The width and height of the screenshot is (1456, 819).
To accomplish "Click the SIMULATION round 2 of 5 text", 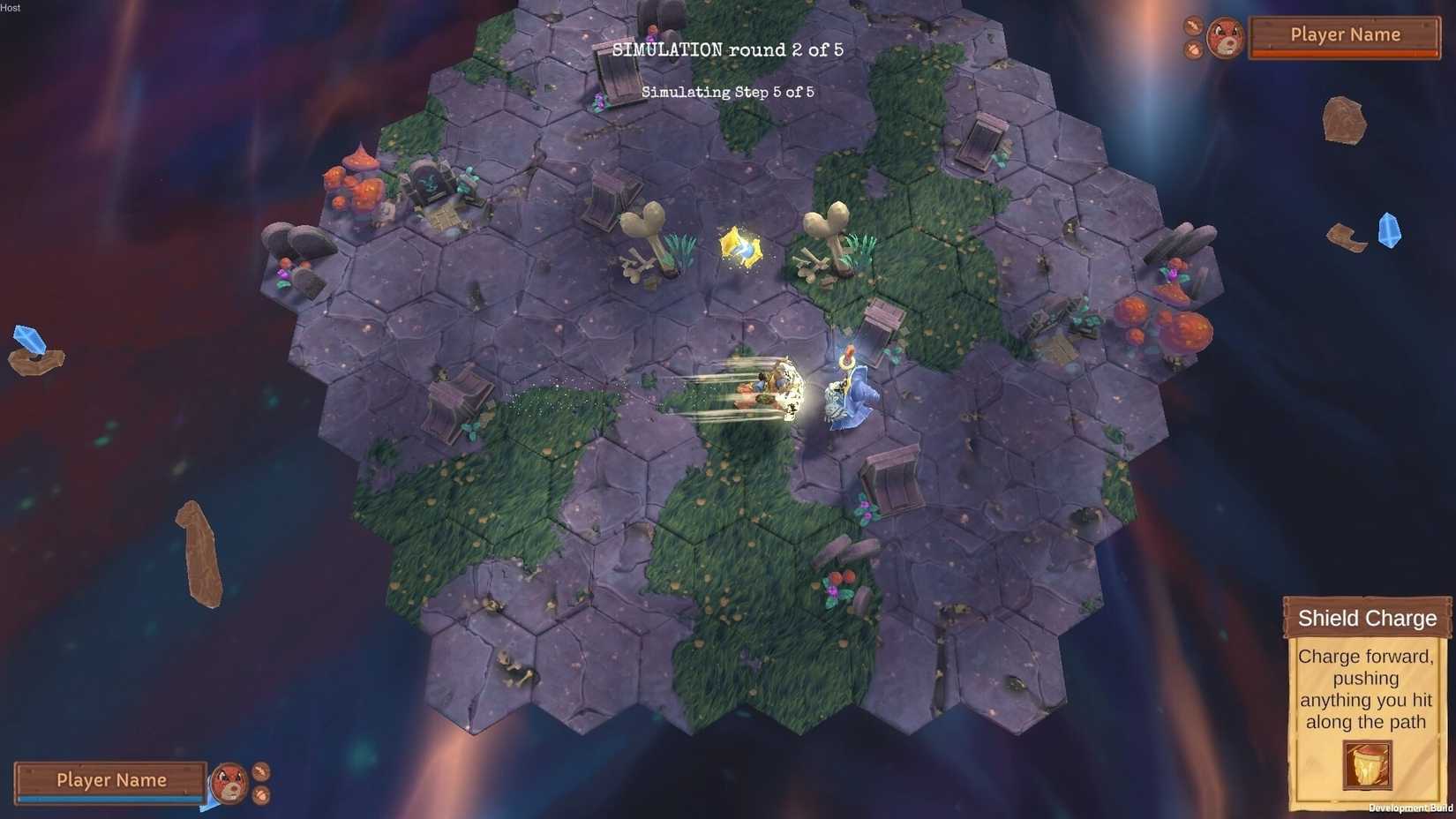I will (x=728, y=49).
